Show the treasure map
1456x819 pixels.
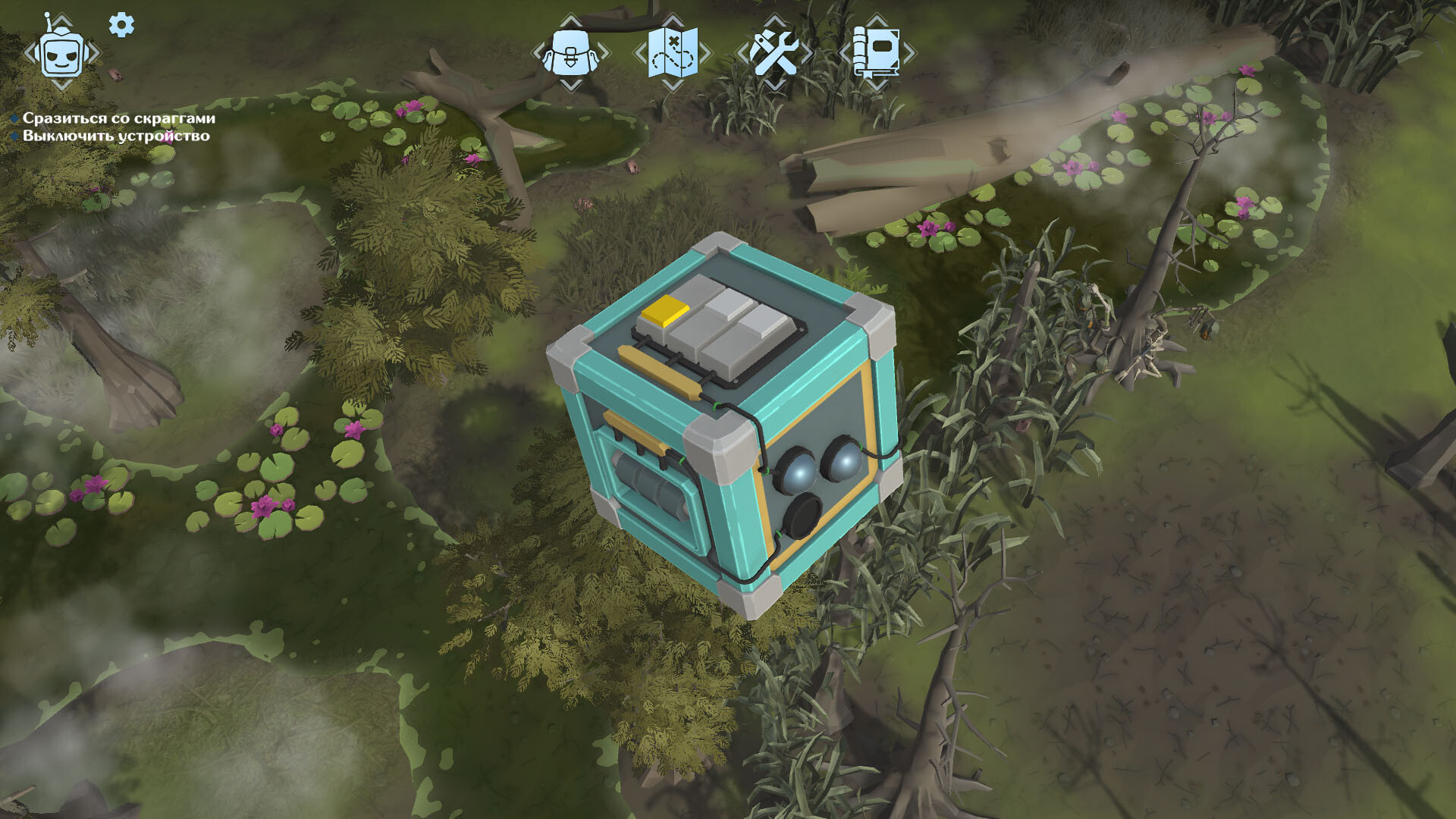[x=673, y=52]
